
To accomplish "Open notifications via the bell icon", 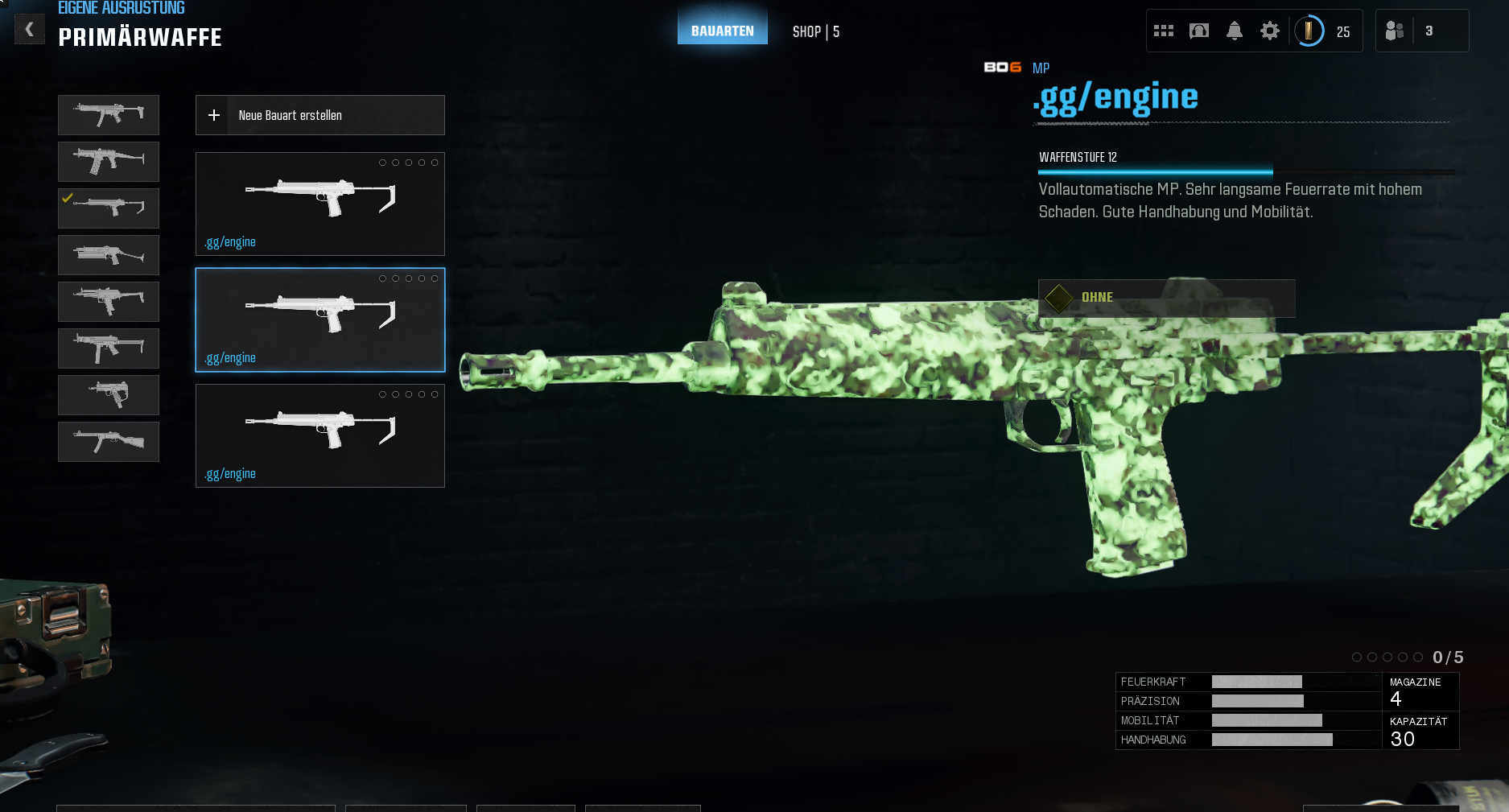I will (x=1234, y=31).
